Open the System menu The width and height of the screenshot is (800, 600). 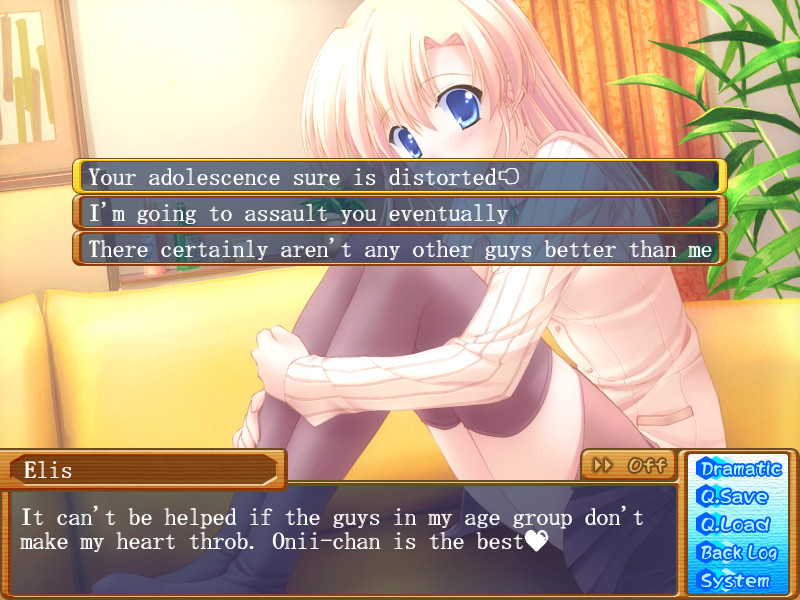point(735,580)
